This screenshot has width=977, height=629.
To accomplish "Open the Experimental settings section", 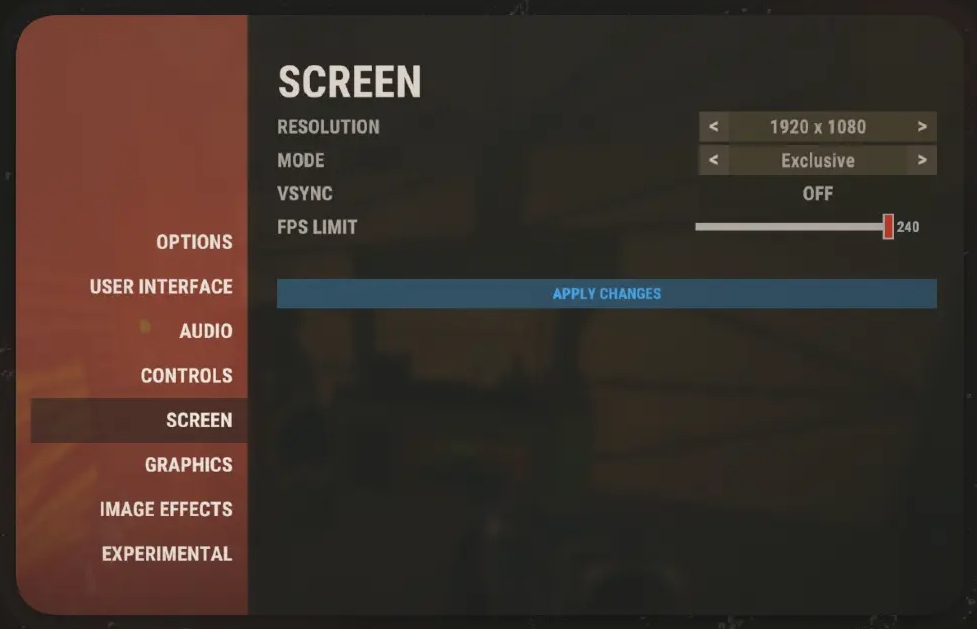I will coord(167,554).
